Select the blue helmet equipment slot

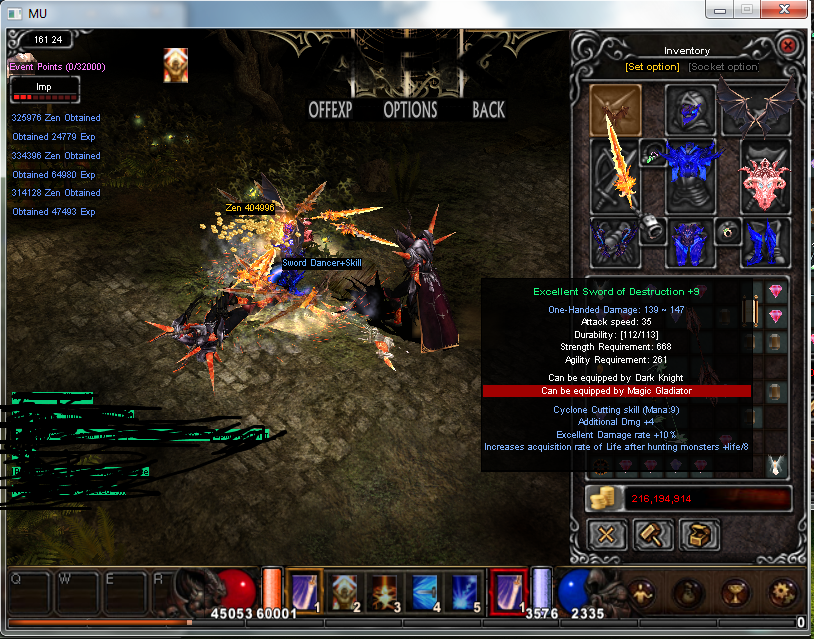(689, 108)
